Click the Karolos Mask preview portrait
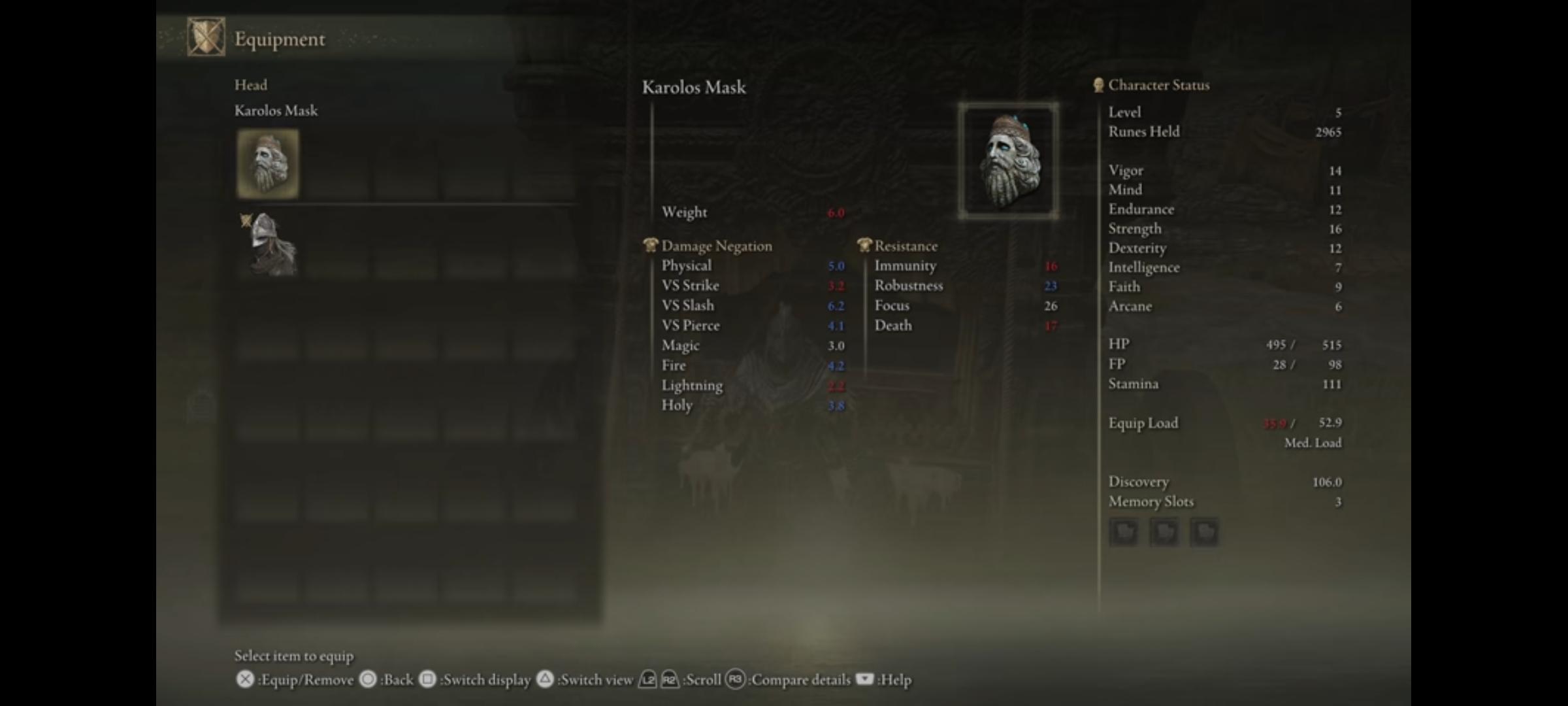 pyautogui.click(x=1009, y=161)
